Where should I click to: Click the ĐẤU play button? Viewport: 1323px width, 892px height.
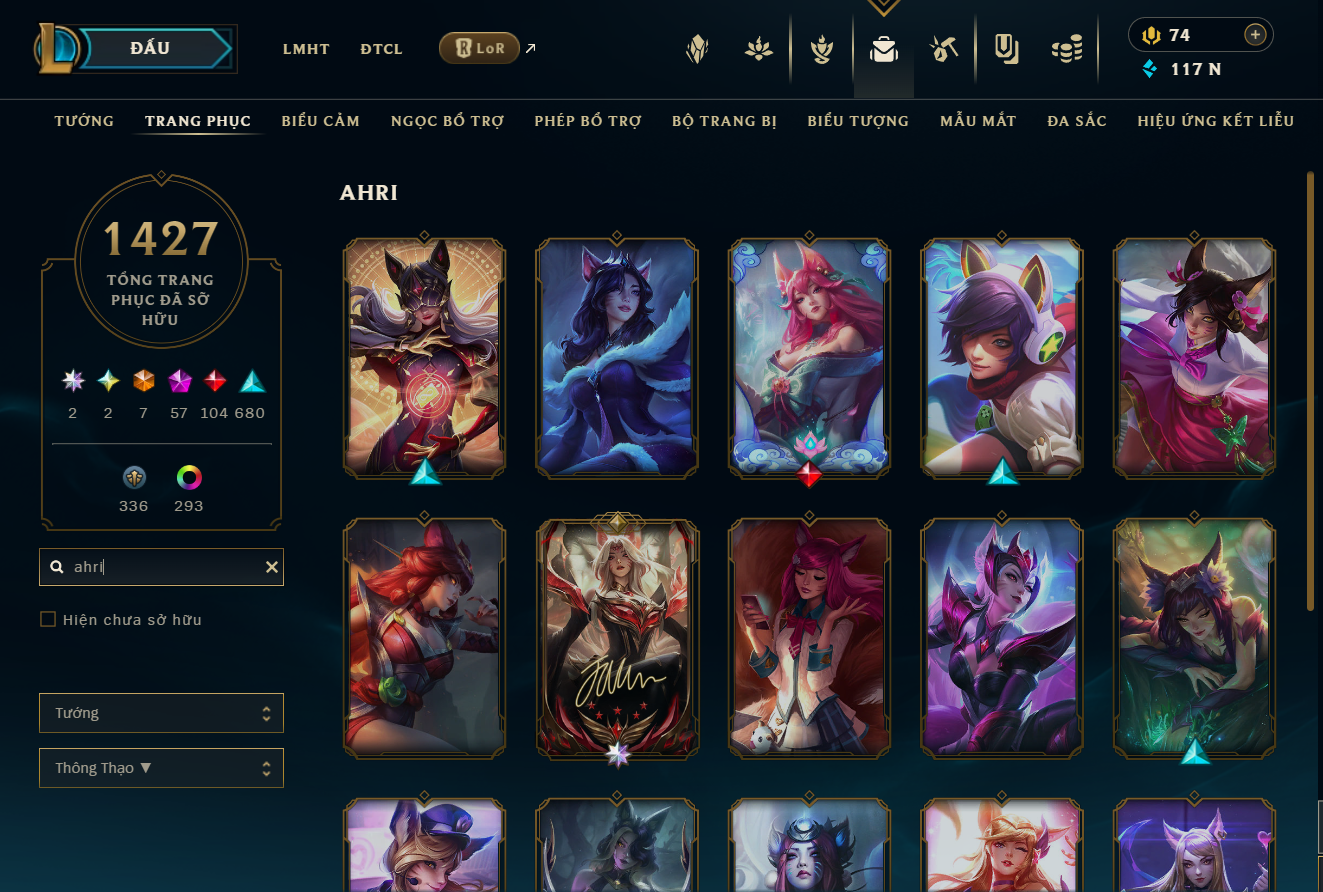(x=150, y=48)
